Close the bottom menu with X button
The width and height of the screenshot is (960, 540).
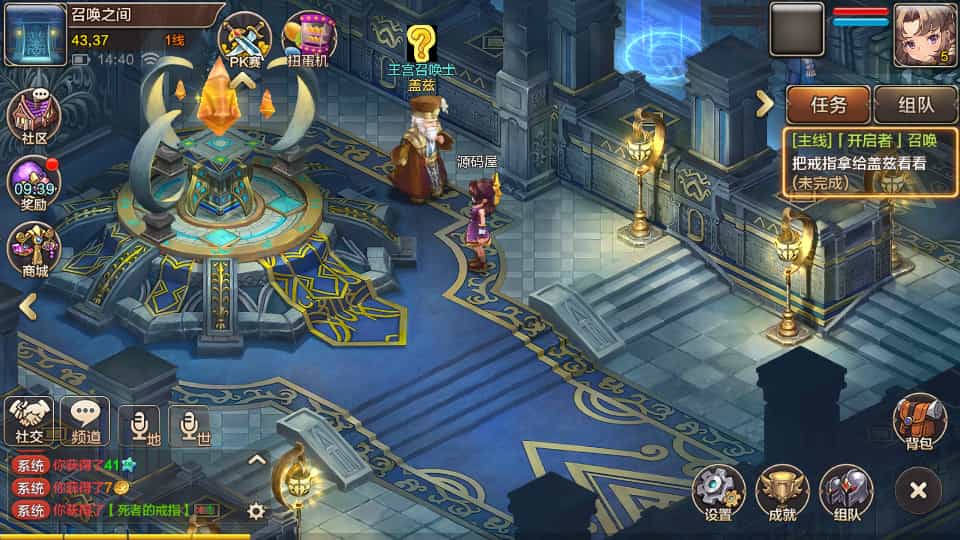tap(918, 491)
